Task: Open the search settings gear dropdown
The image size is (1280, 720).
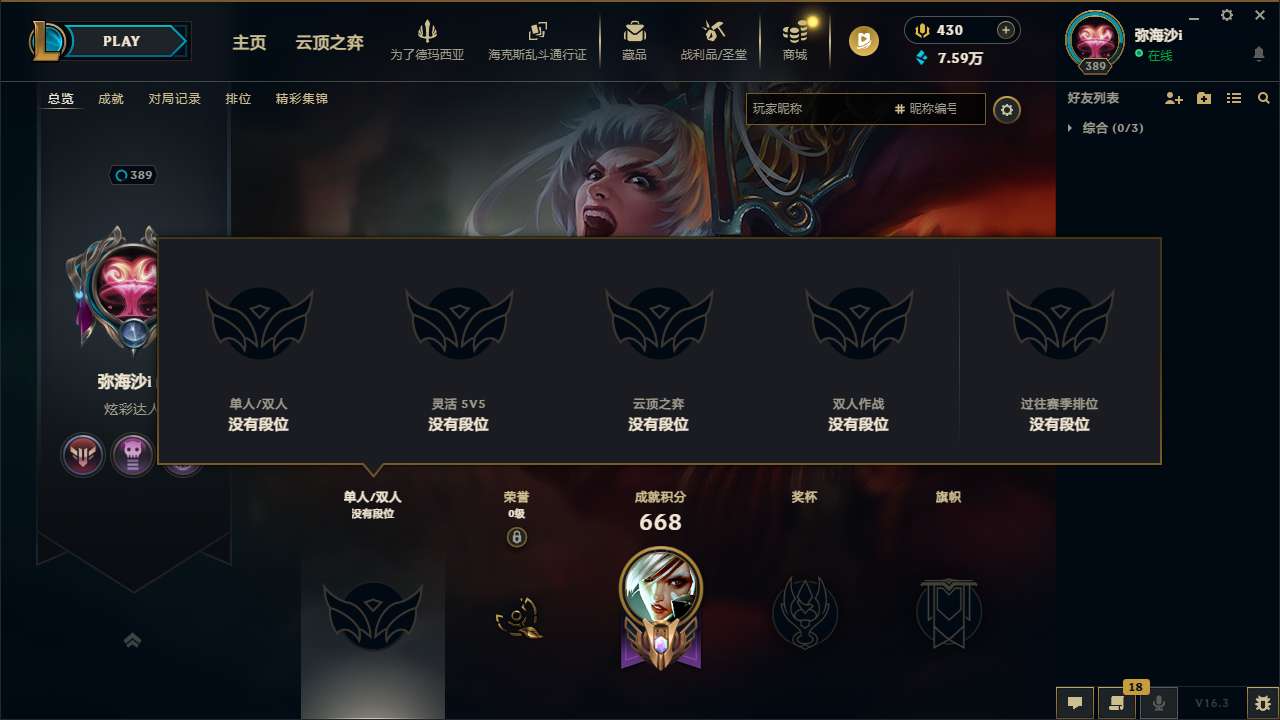Action: pyautogui.click(x=1007, y=110)
